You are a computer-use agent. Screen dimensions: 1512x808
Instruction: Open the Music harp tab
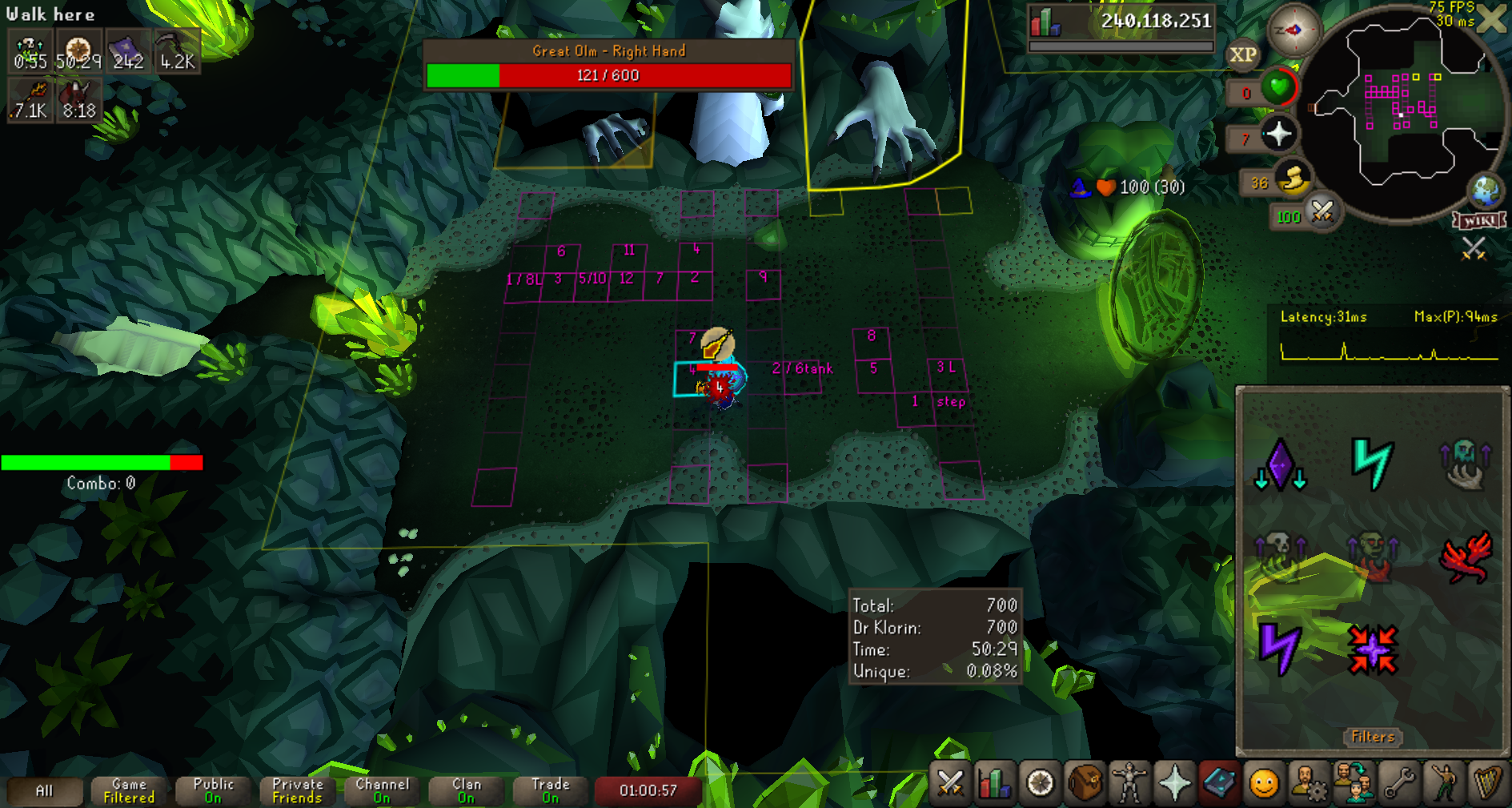click(1487, 783)
